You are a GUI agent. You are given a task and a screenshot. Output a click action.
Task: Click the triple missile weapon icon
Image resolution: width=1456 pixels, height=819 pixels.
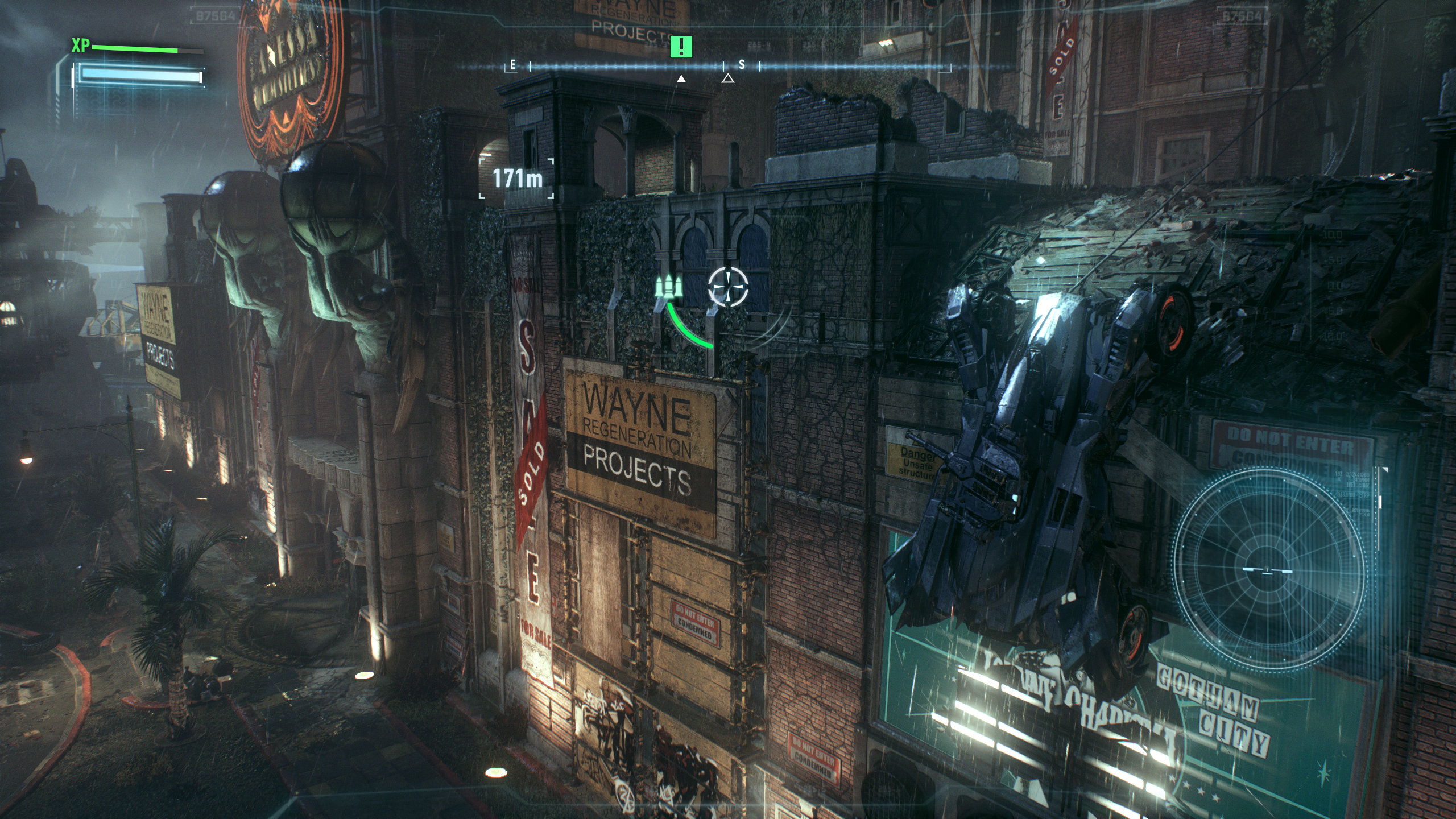(x=669, y=287)
